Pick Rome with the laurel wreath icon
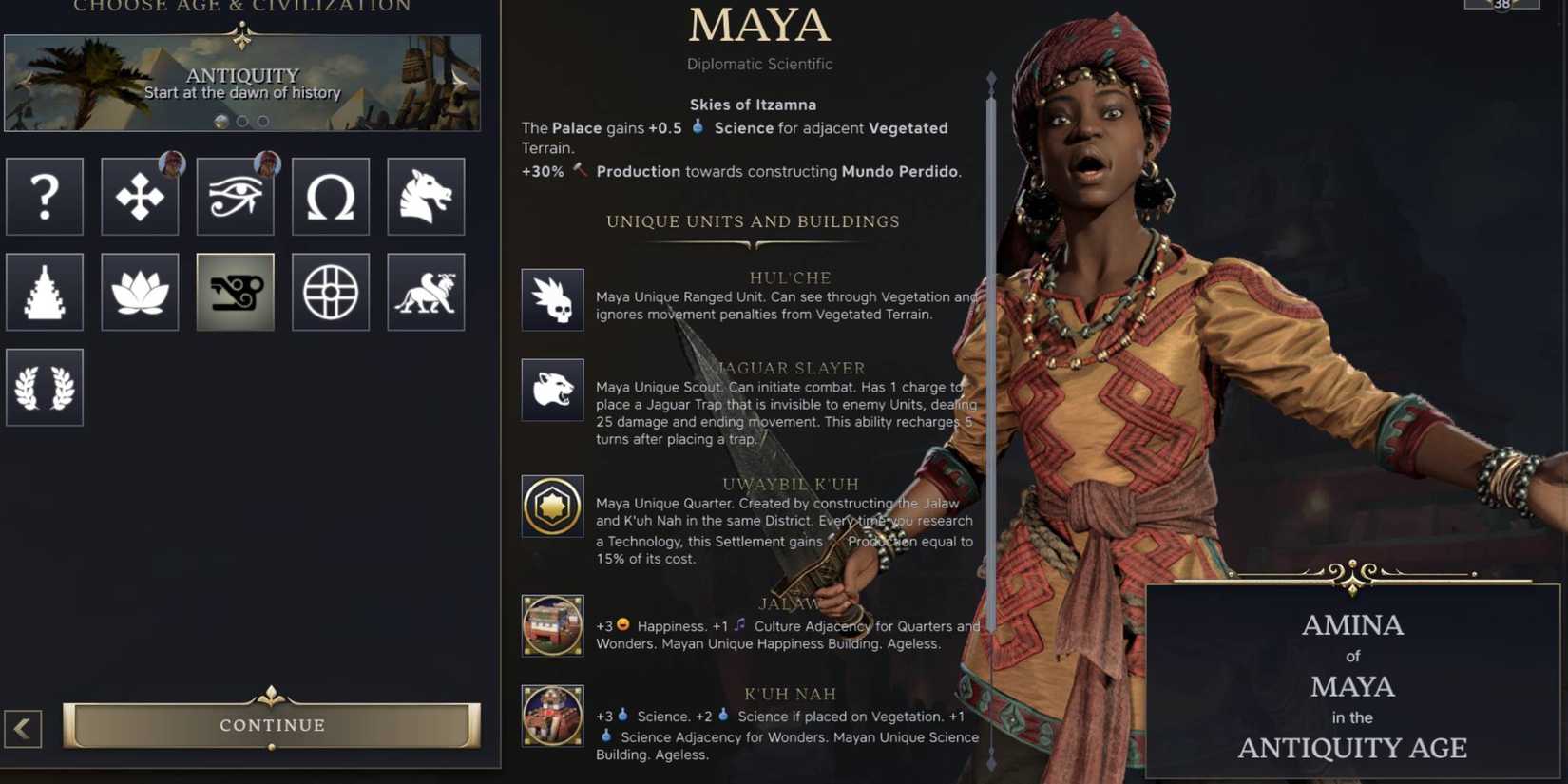This screenshot has height=784, width=1568. (45, 387)
